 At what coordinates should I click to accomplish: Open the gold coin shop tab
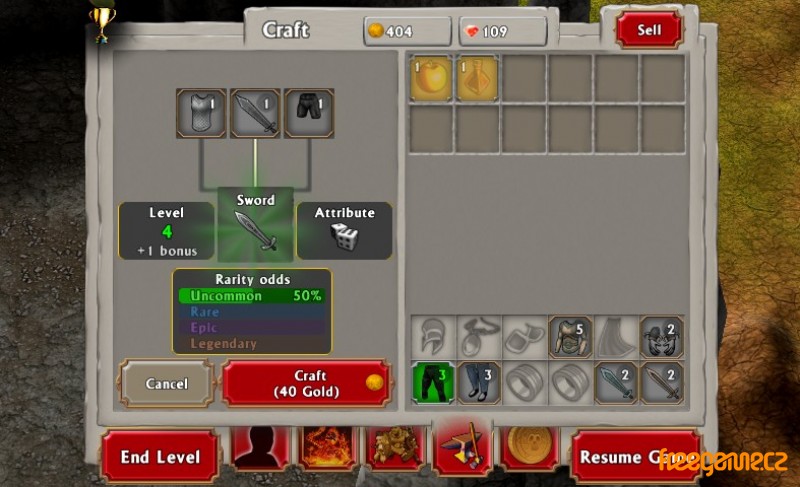tap(530, 449)
